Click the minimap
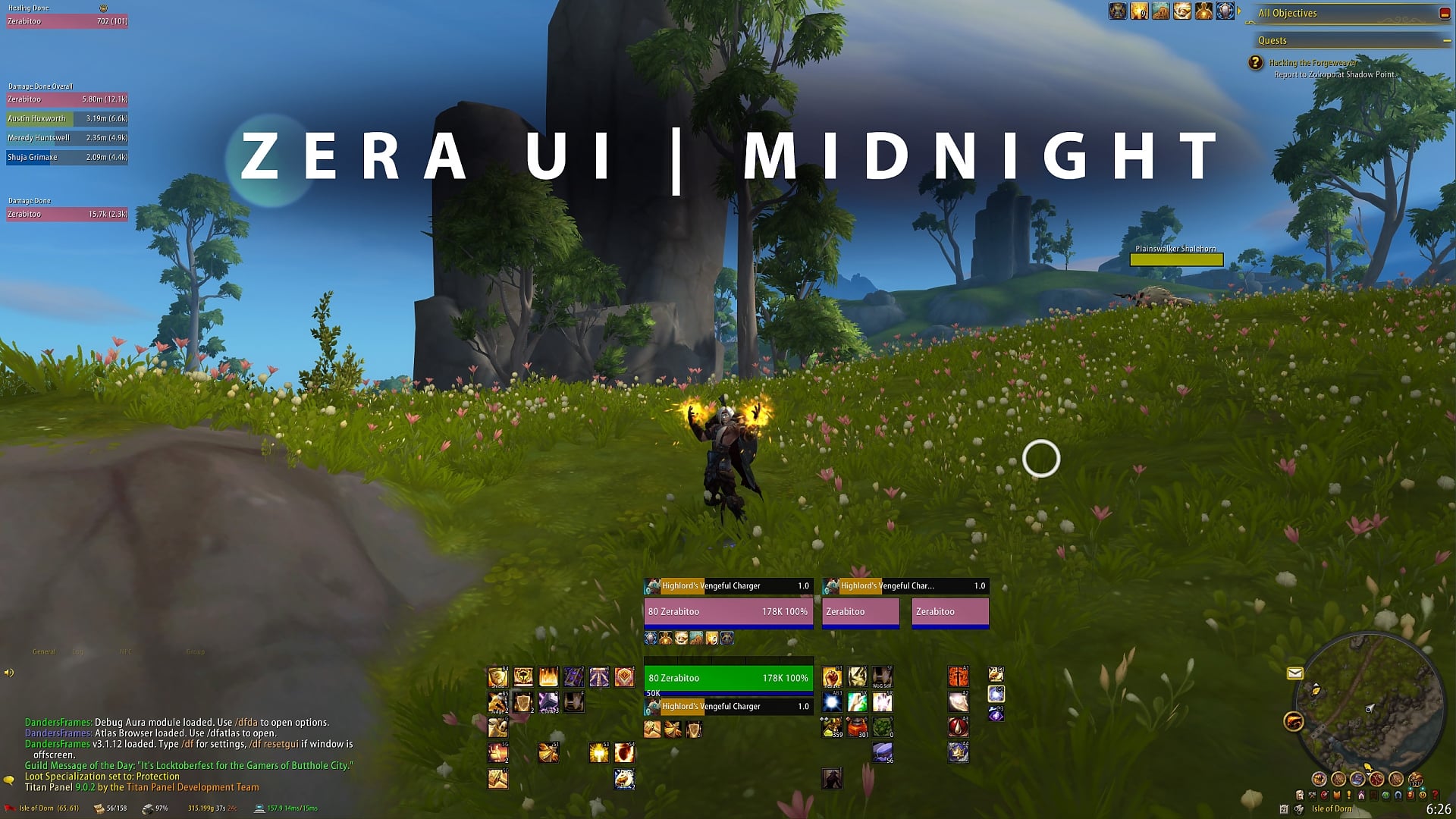Image resolution: width=1456 pixels, height=819 pixels. pyautogui.click(x=1369, y=705)
